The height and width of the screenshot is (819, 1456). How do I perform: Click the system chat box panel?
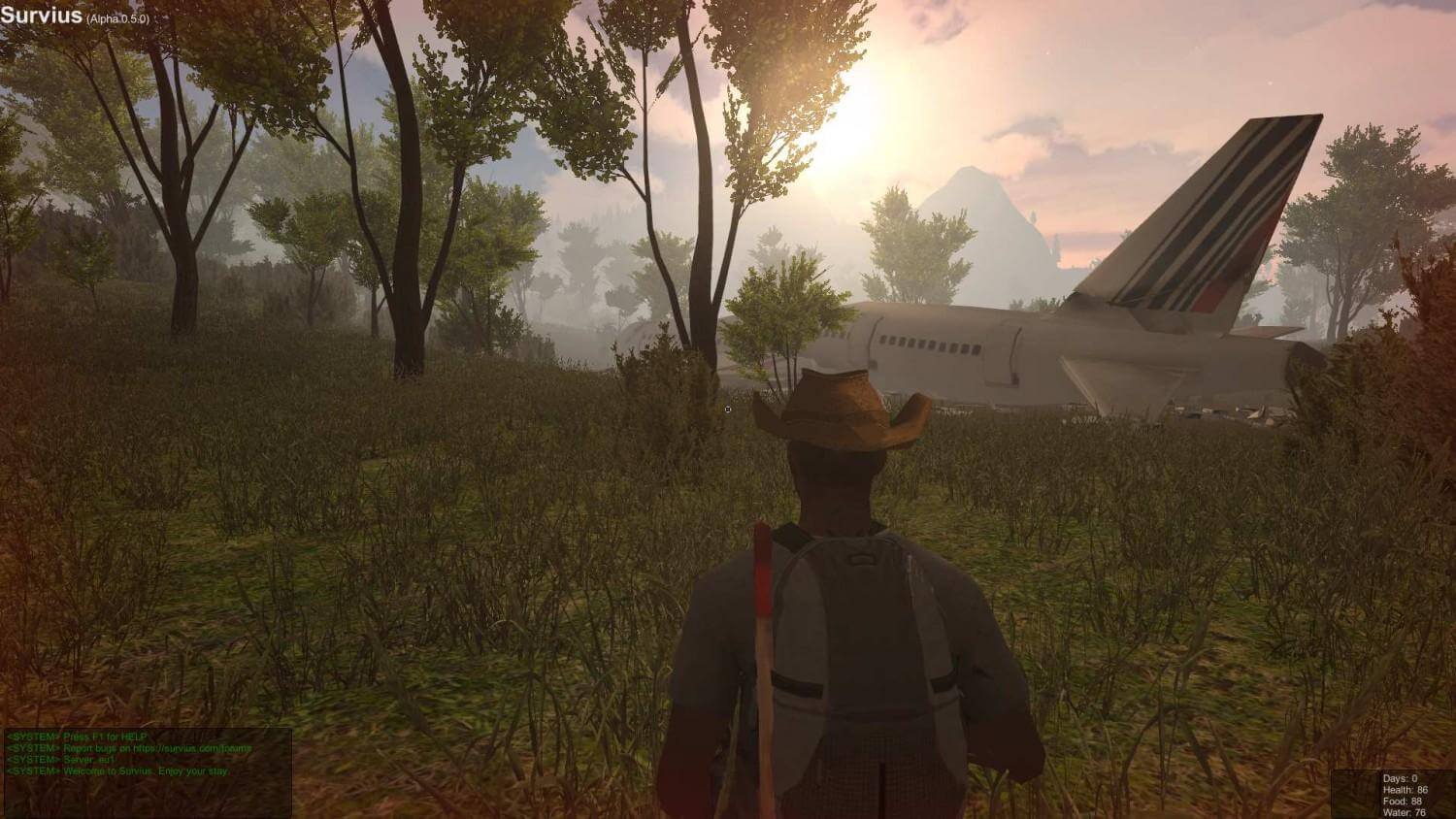[x=147, y=771]
